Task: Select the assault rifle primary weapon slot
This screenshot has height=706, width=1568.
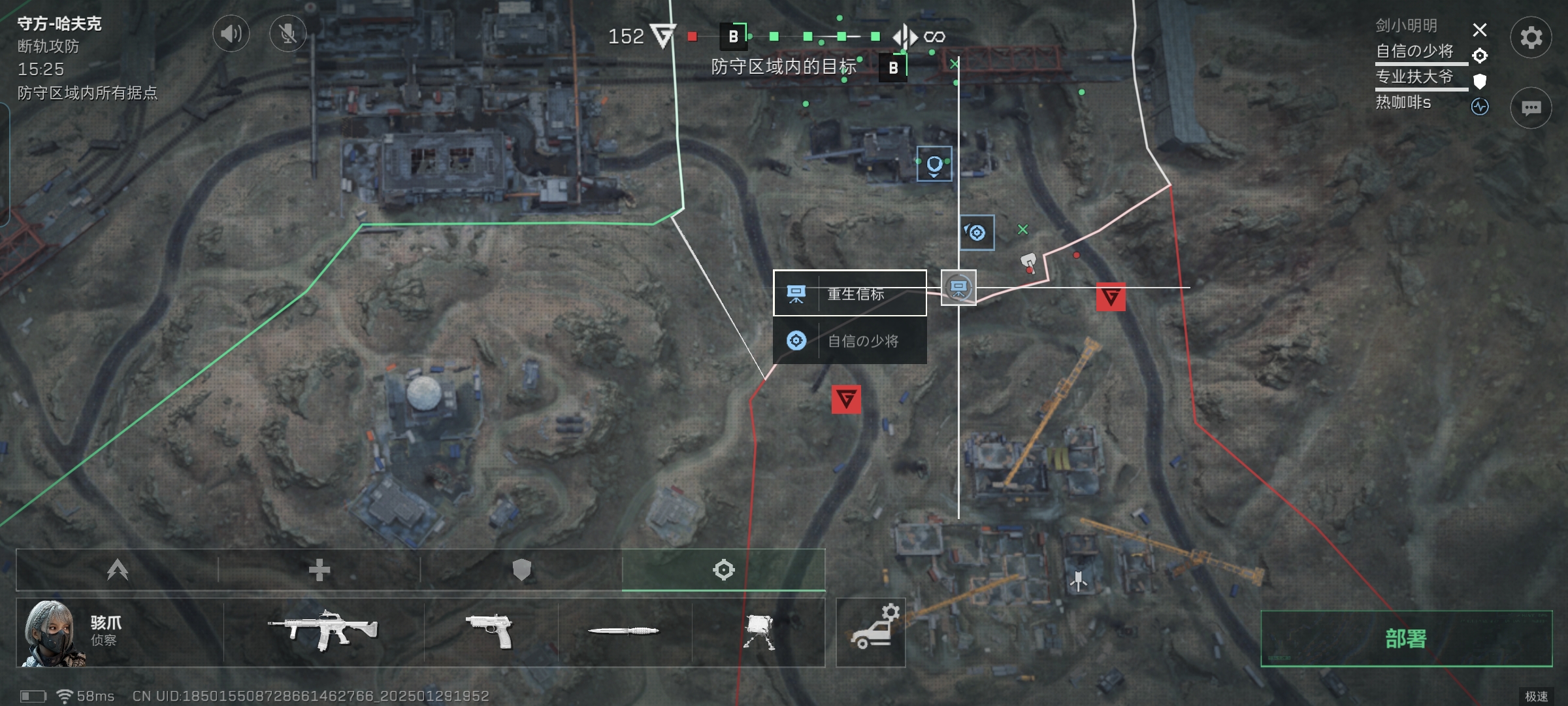Action: [323, 631]
